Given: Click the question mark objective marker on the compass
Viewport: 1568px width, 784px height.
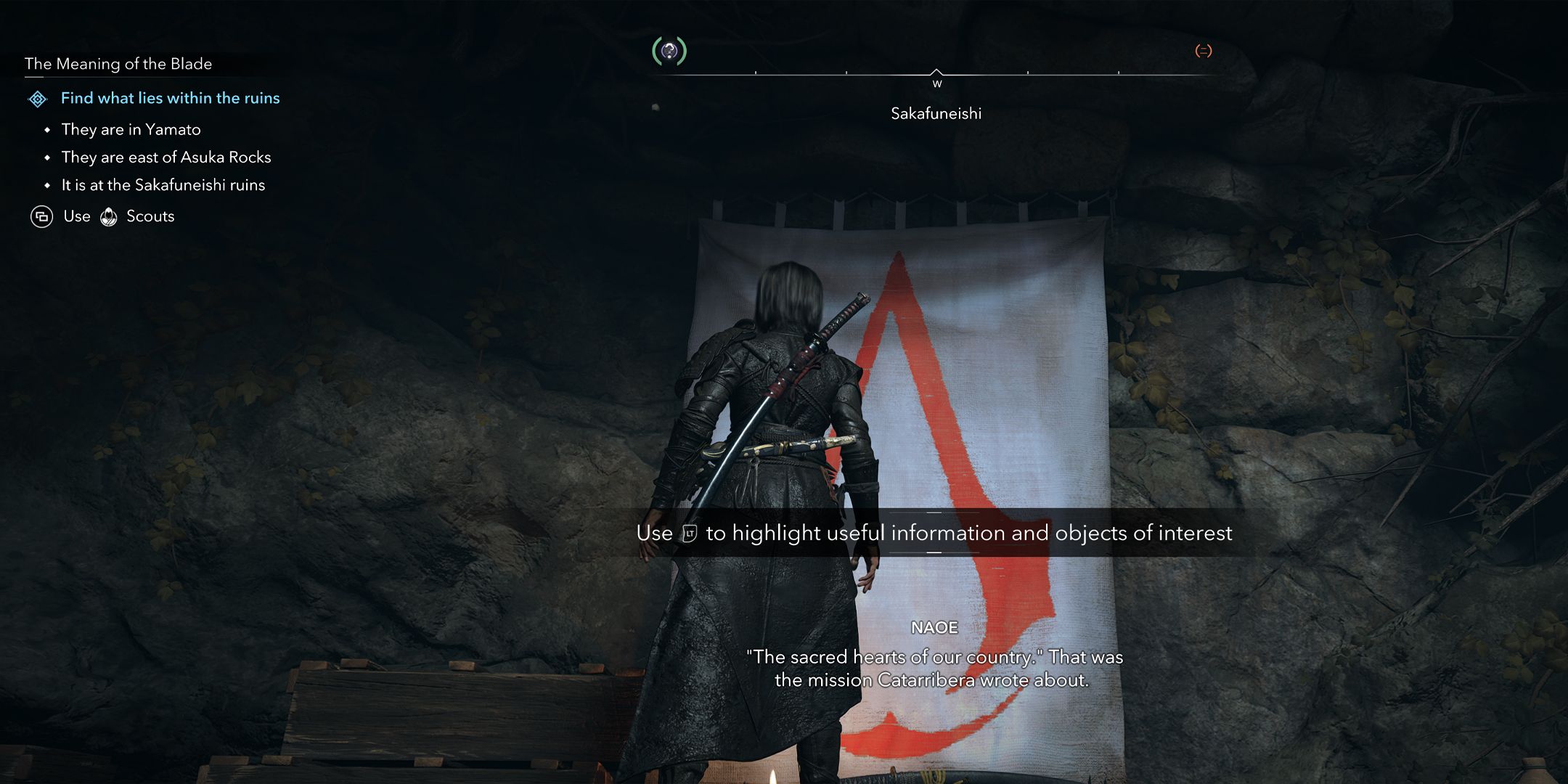Looking at the screenshot, I should [x=669, y=51].
